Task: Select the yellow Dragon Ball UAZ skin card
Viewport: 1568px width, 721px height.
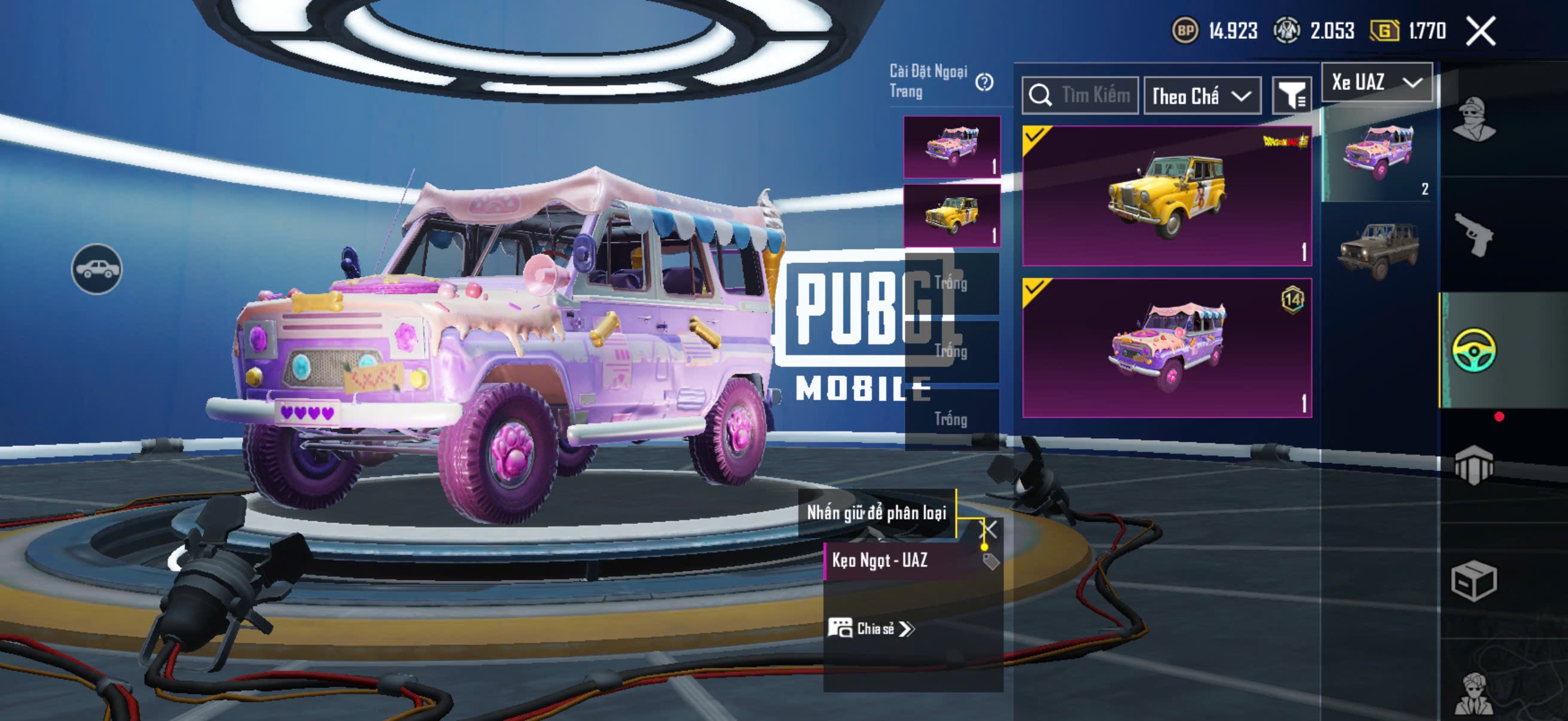Action: point(1166,196)
